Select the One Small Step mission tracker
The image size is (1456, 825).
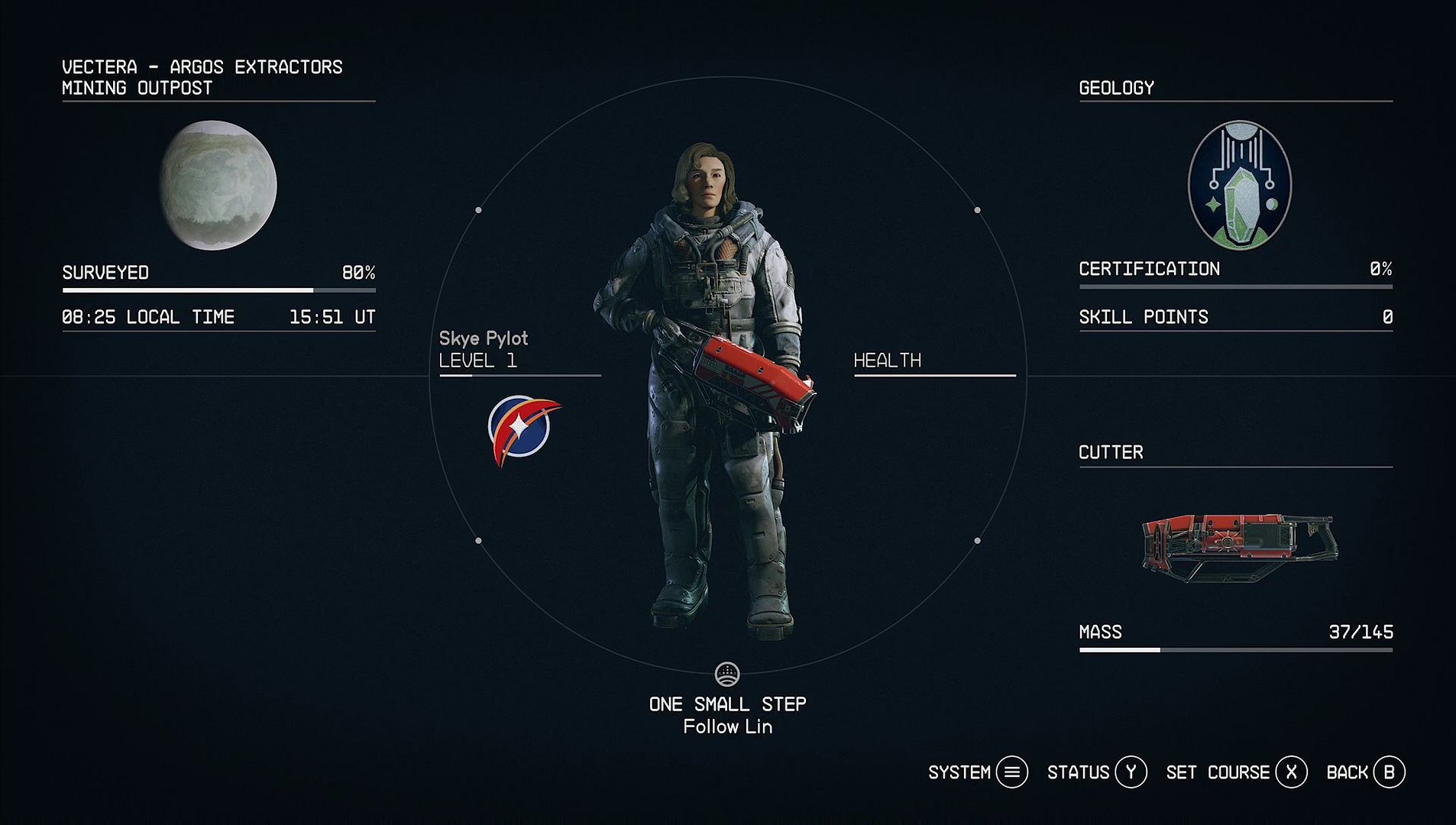click(727, 704)
